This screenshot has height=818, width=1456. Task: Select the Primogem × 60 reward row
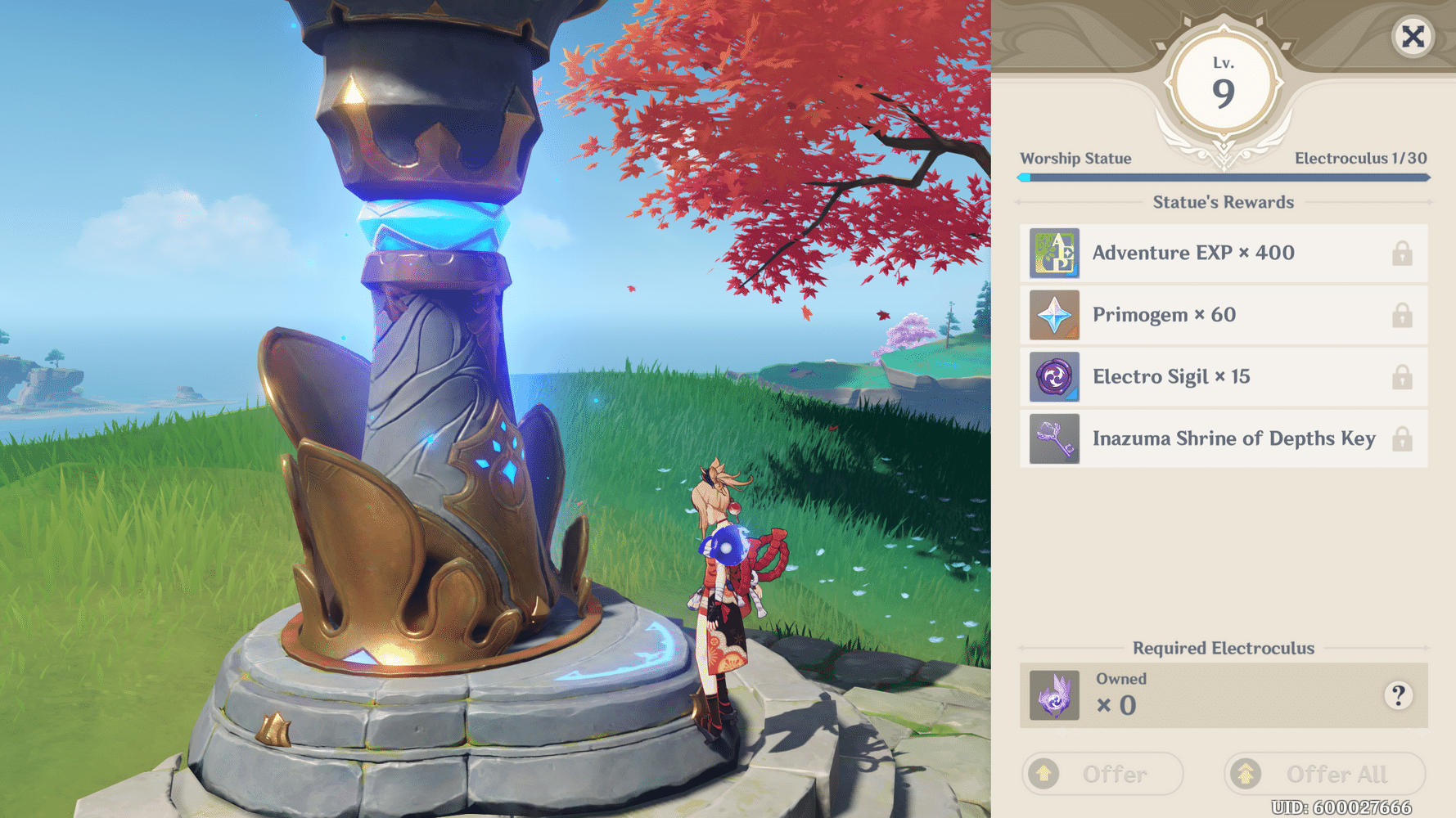click(1223, 315)
